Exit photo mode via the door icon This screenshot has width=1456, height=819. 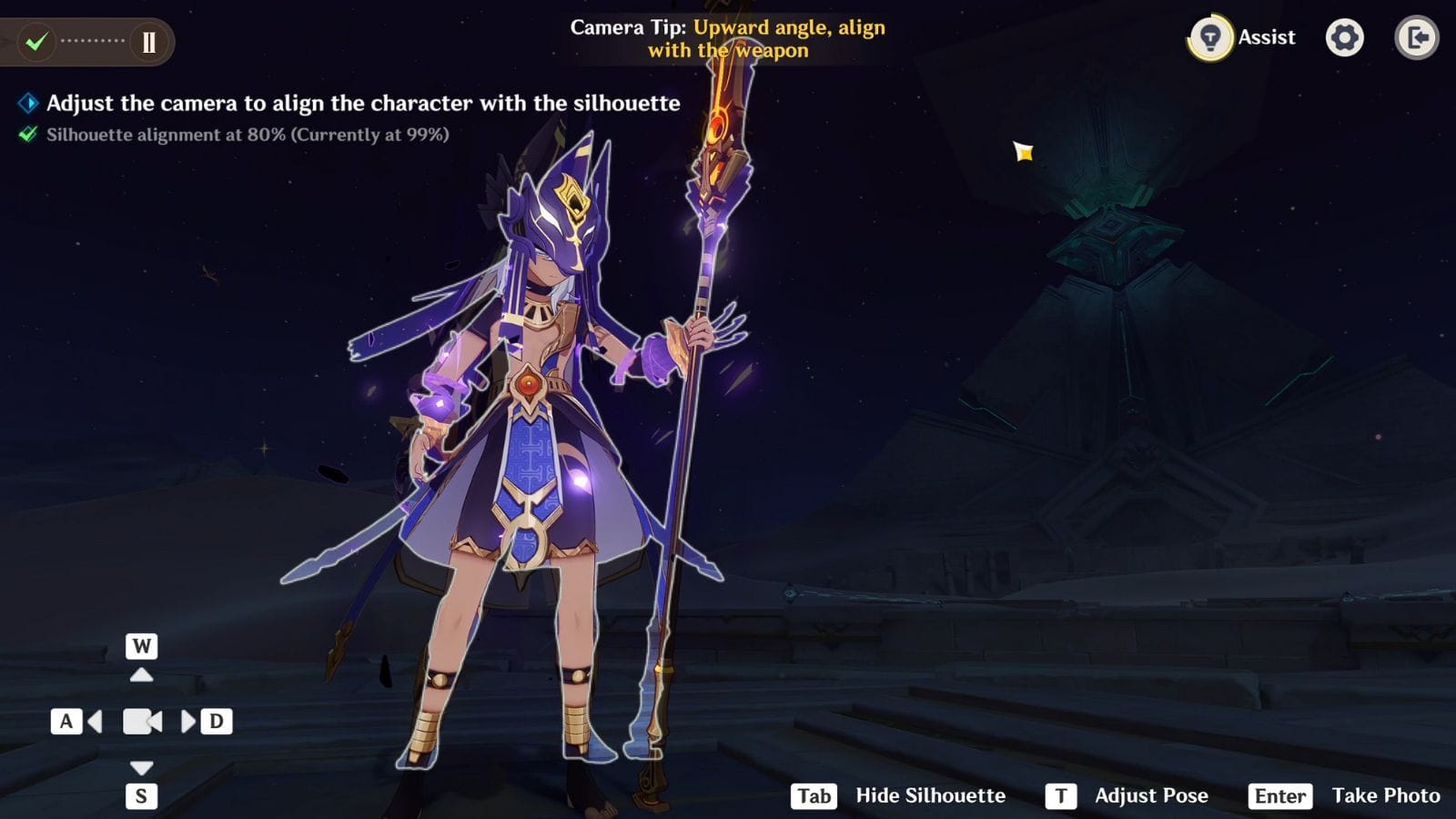1416,38
